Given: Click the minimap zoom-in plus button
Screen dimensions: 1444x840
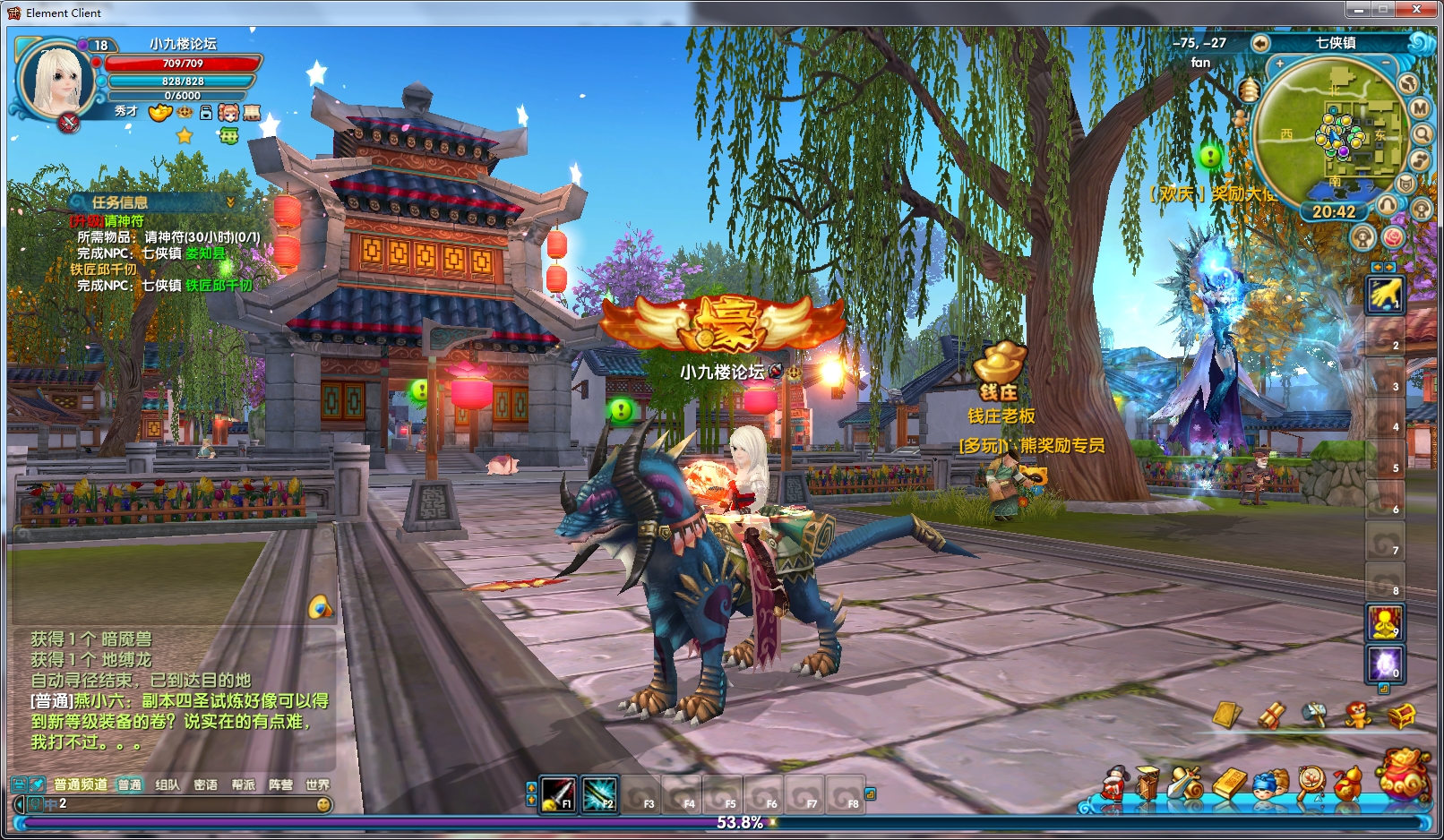Looking at the screenshot, I should (x=1281, y=64).
